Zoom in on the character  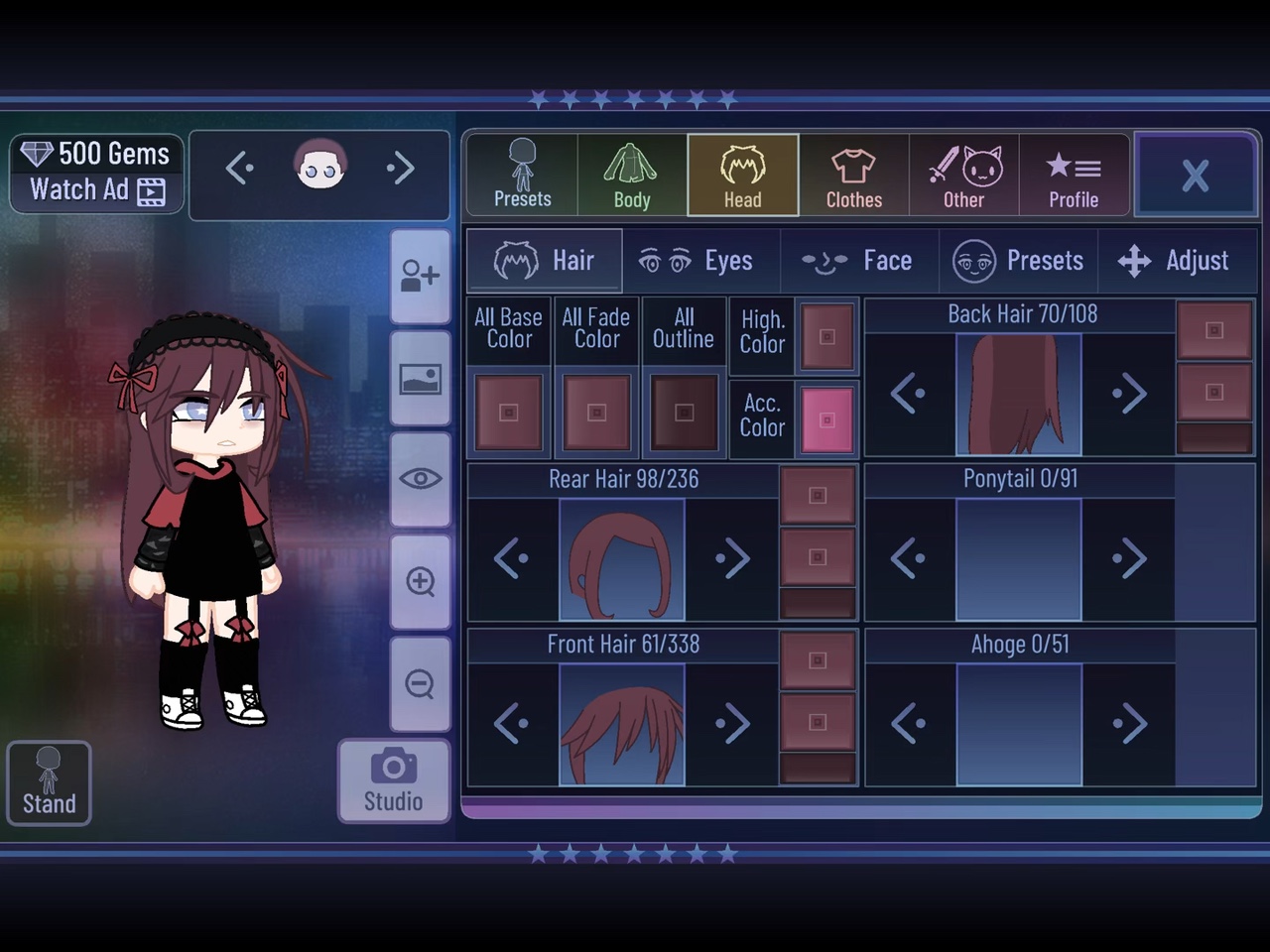click(421, 582)
